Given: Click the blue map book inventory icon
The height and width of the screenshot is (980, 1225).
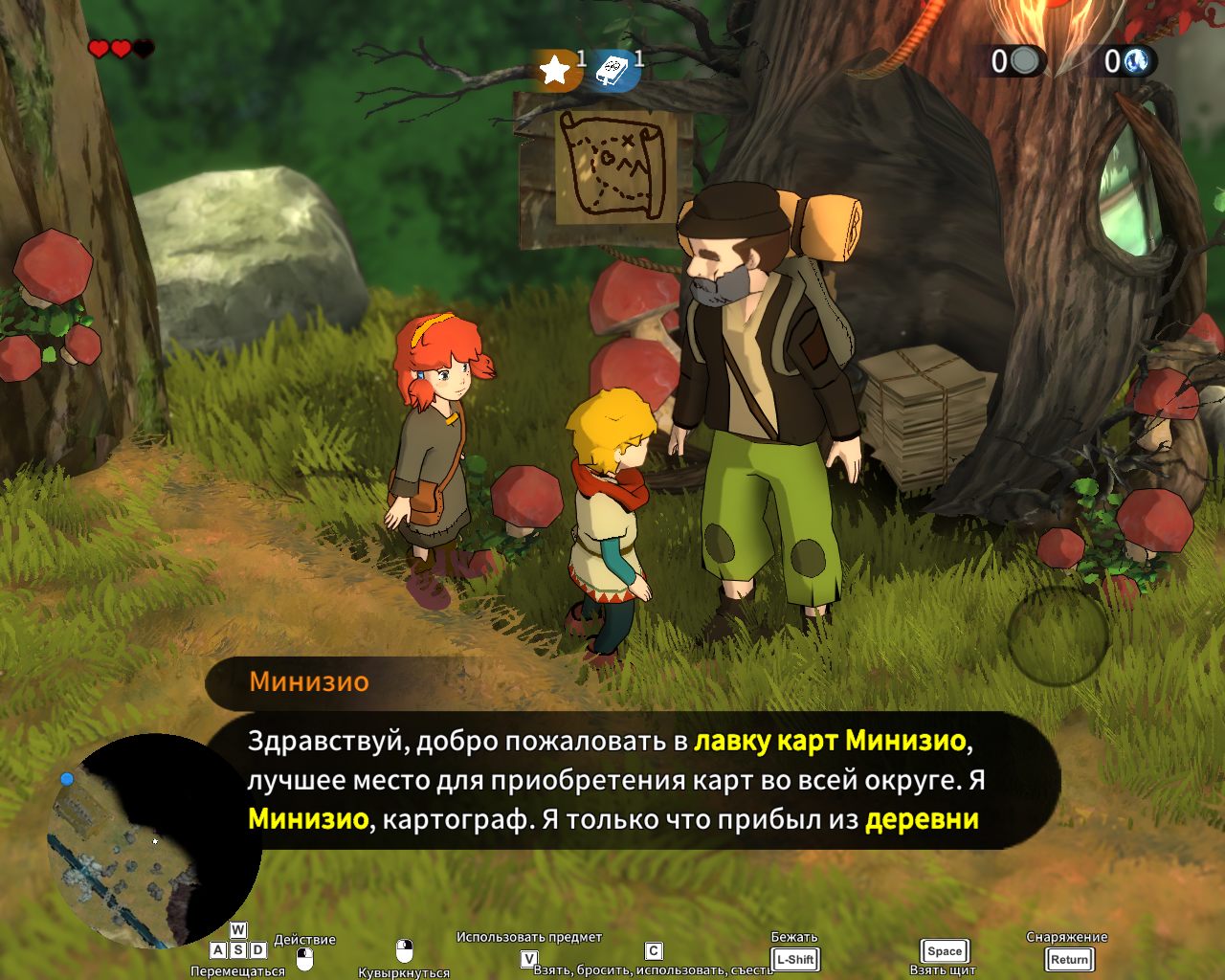Looking at the screenshot, I should point(613,69).
